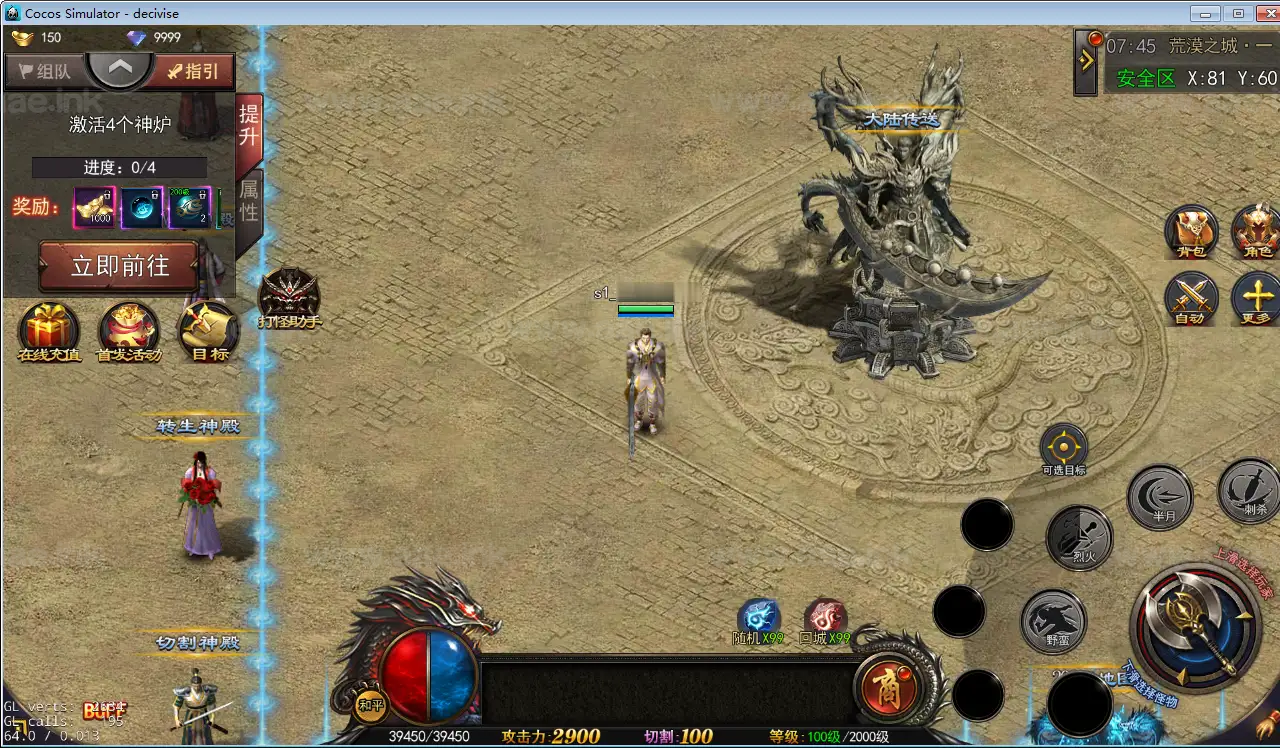1280x748 pixels.
Task: Open the 角色 character sheet
Action: (x=1255, y=231)
